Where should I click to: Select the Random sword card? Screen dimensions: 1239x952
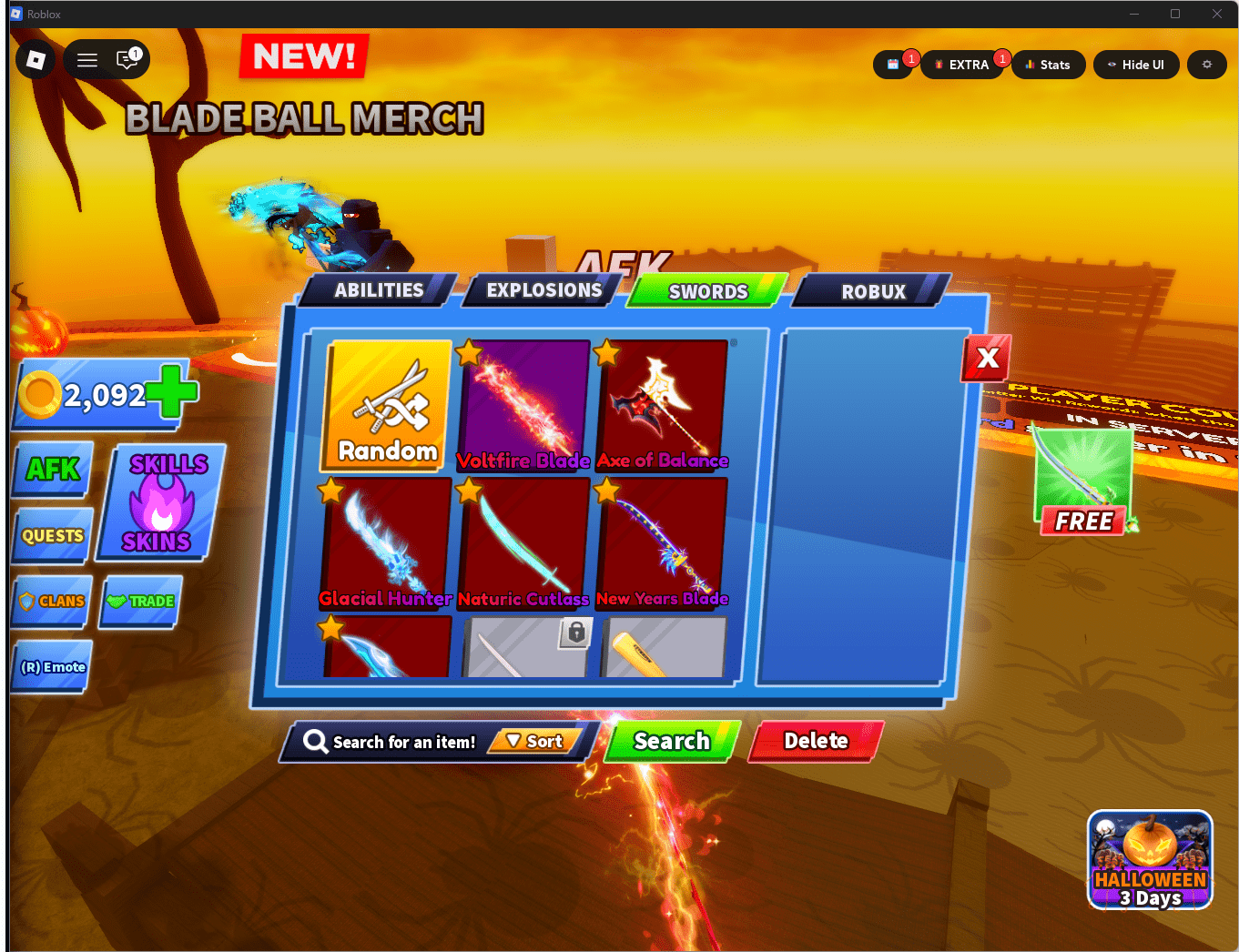(384, 405)
